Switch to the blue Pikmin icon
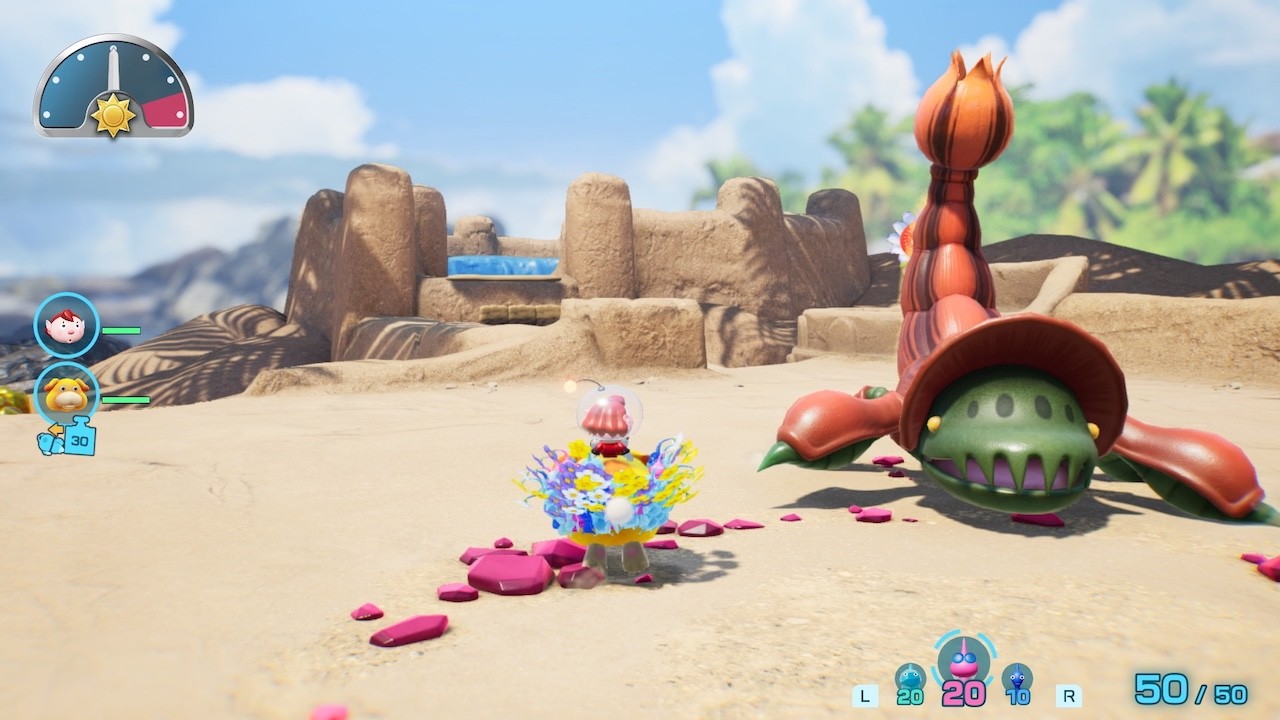Image resolution: width=1280 pixels, height=720 pixels. [1017, 680]
